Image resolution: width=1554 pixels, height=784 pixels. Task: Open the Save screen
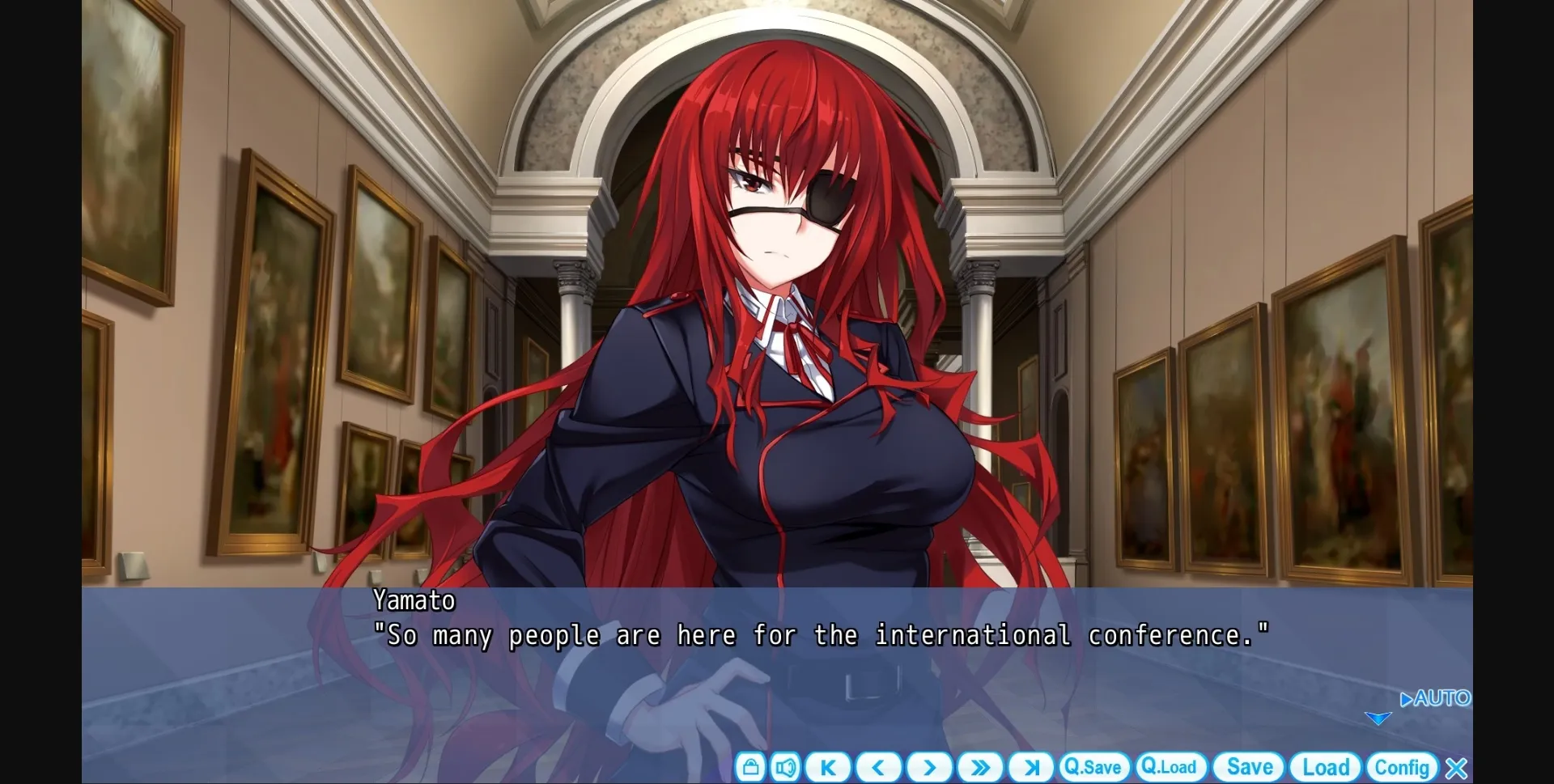(1249, 767)
